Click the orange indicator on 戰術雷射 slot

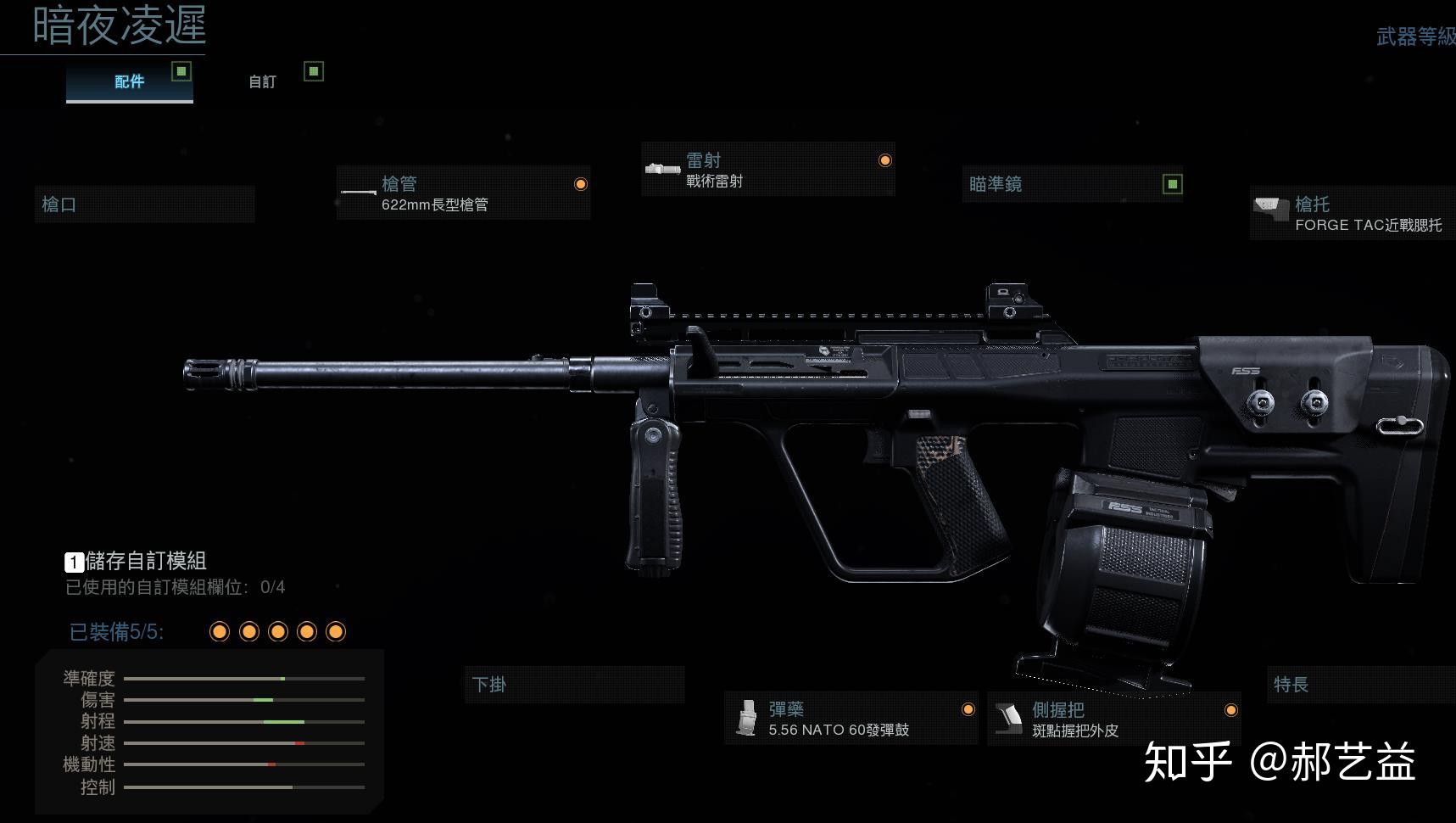coord(884,160)
